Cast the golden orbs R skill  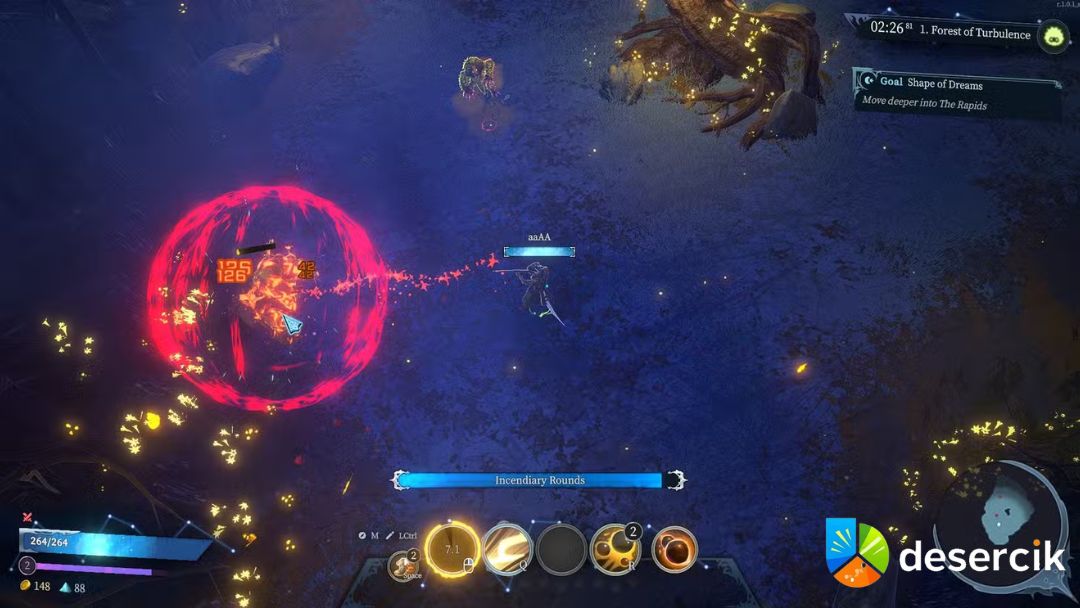pyautogui.click(x=615, y=549)
